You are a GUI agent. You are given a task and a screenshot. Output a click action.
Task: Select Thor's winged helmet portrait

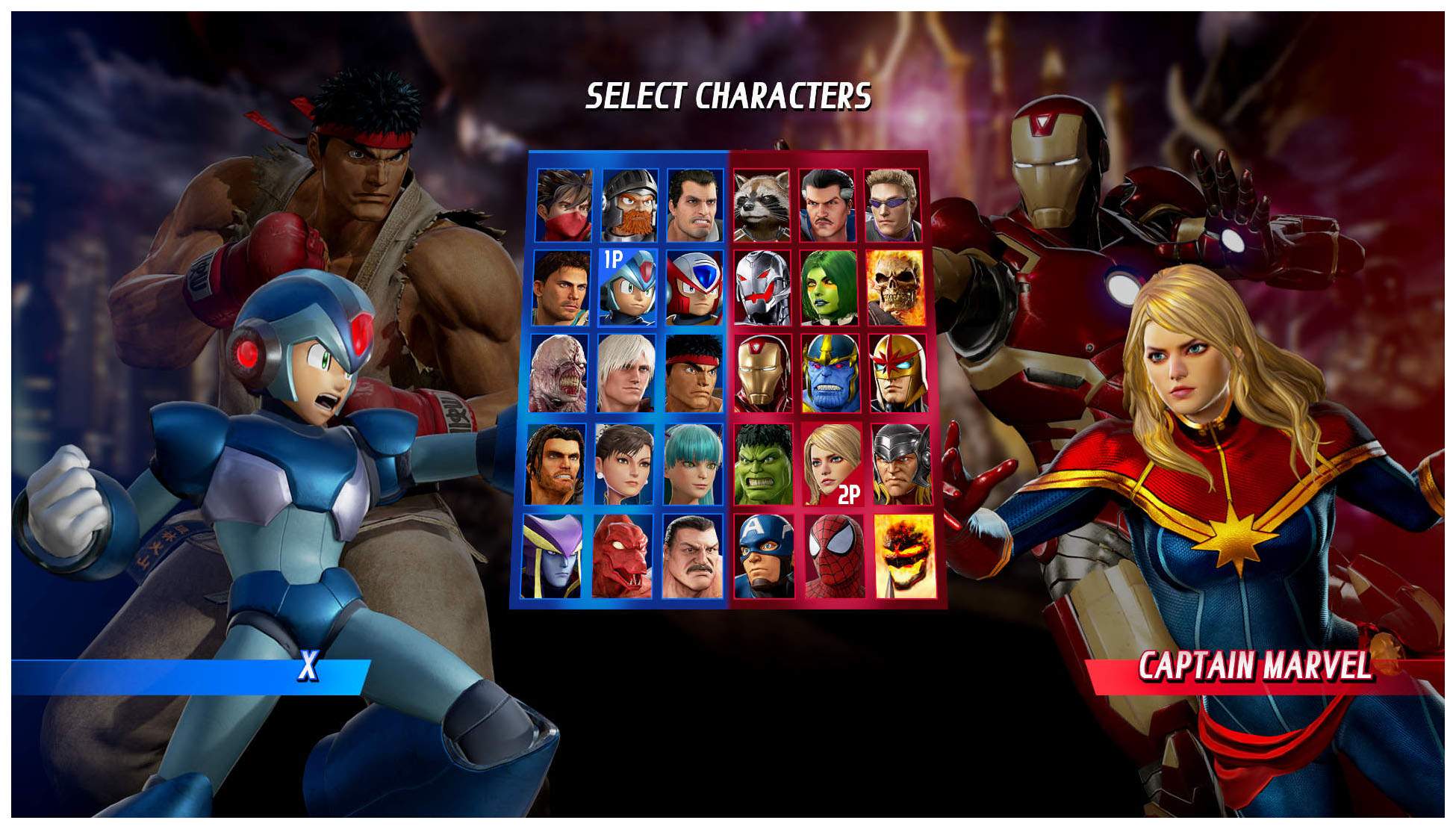coord(901,465)
